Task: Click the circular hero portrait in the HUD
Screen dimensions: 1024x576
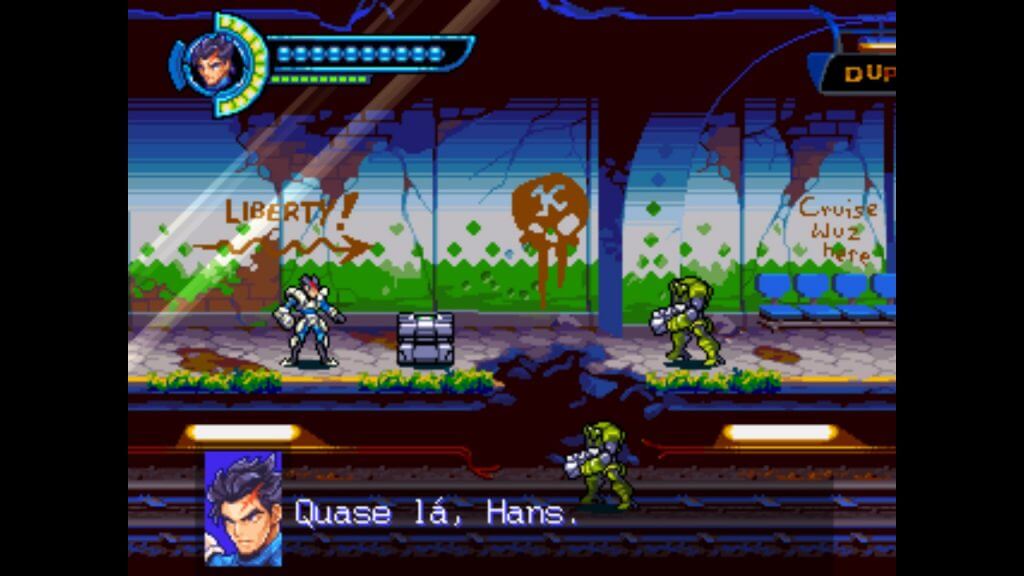Action: (x=217, y=62)
